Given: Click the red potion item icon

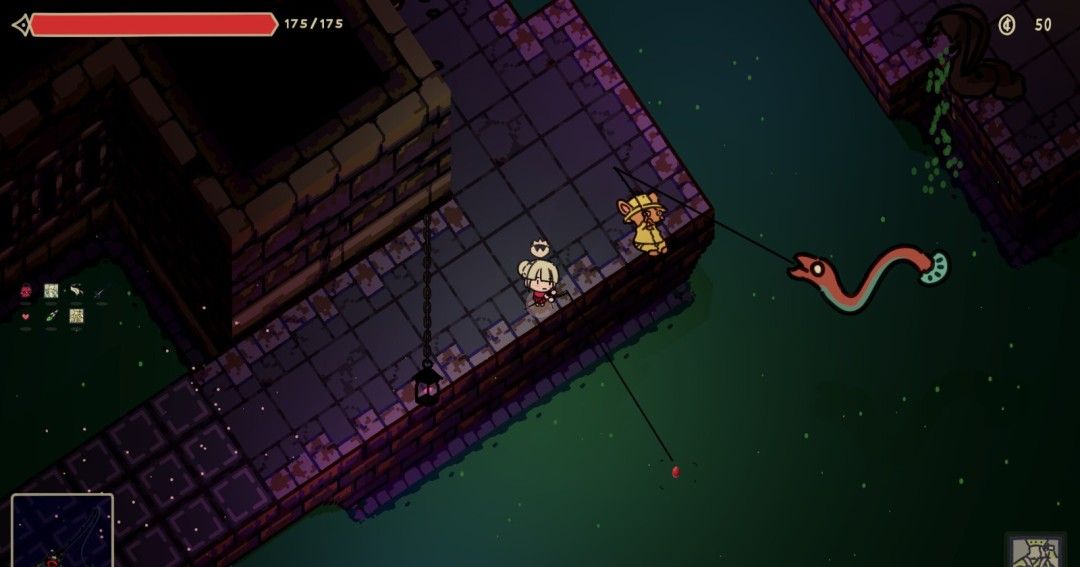Looking at the screenshot, I should point(26,292).
